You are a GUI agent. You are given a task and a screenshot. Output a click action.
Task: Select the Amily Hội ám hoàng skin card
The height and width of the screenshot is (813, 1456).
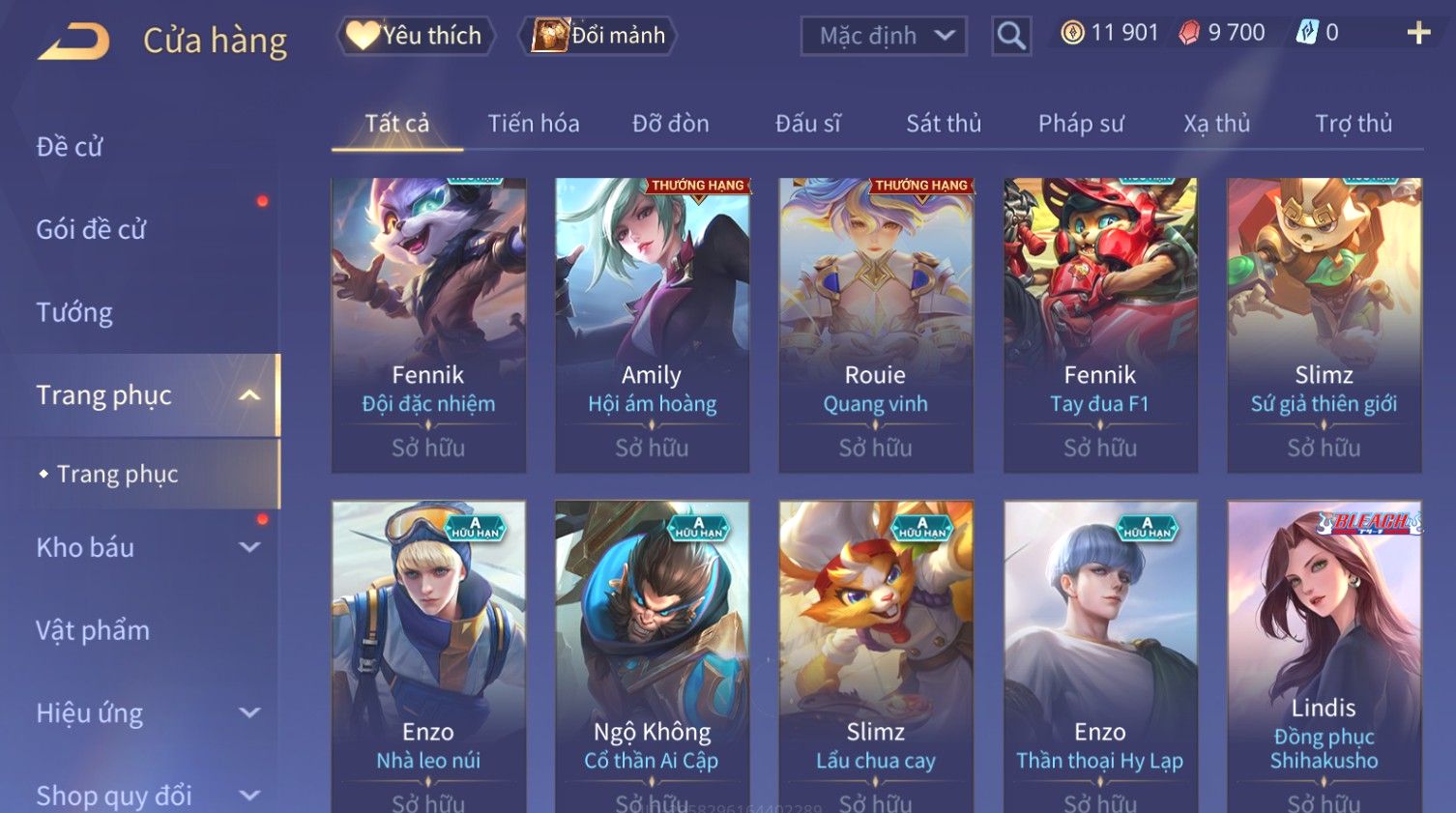652,324
